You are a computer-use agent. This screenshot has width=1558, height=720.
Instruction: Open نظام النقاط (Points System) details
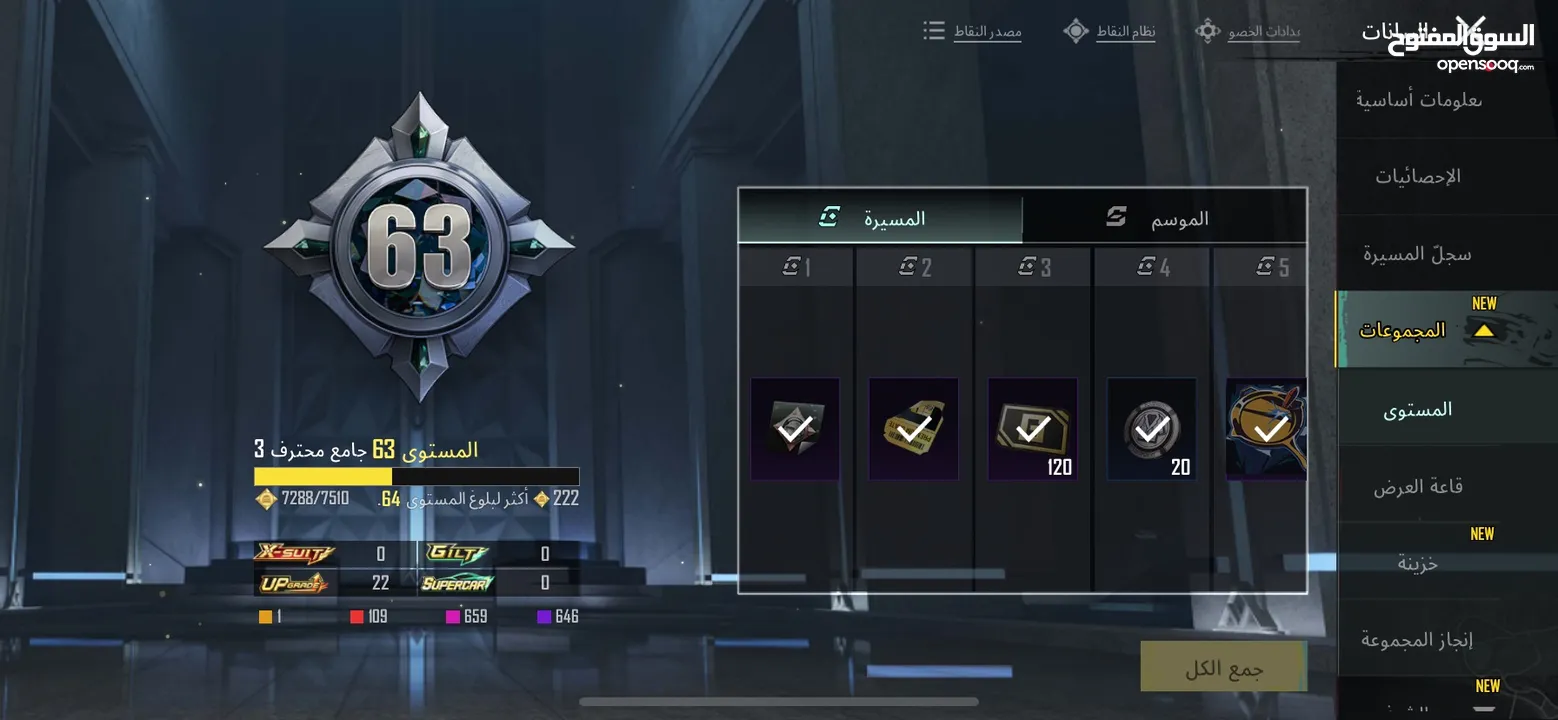[1110, 31]
